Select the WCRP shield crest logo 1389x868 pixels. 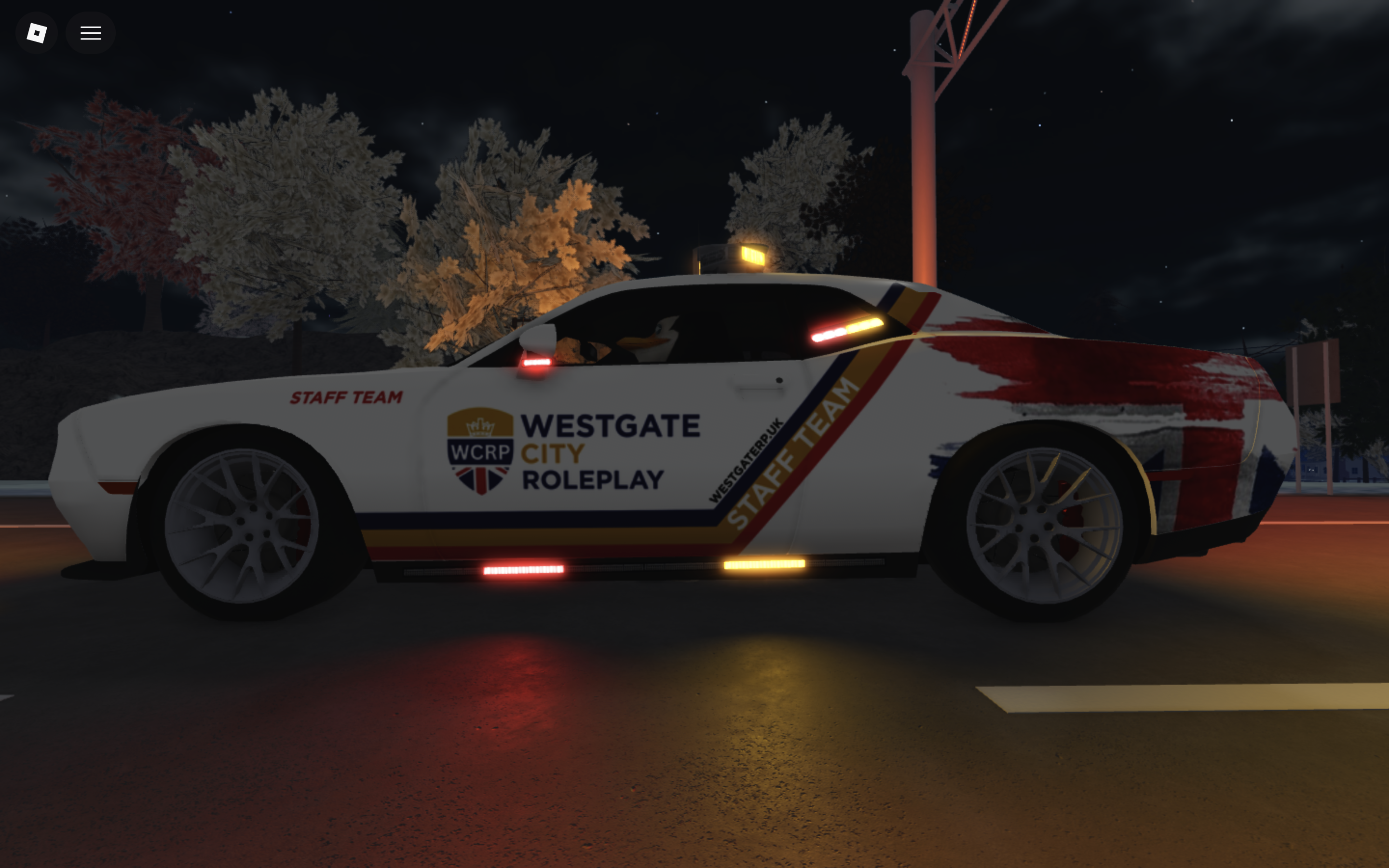point(479,451)
